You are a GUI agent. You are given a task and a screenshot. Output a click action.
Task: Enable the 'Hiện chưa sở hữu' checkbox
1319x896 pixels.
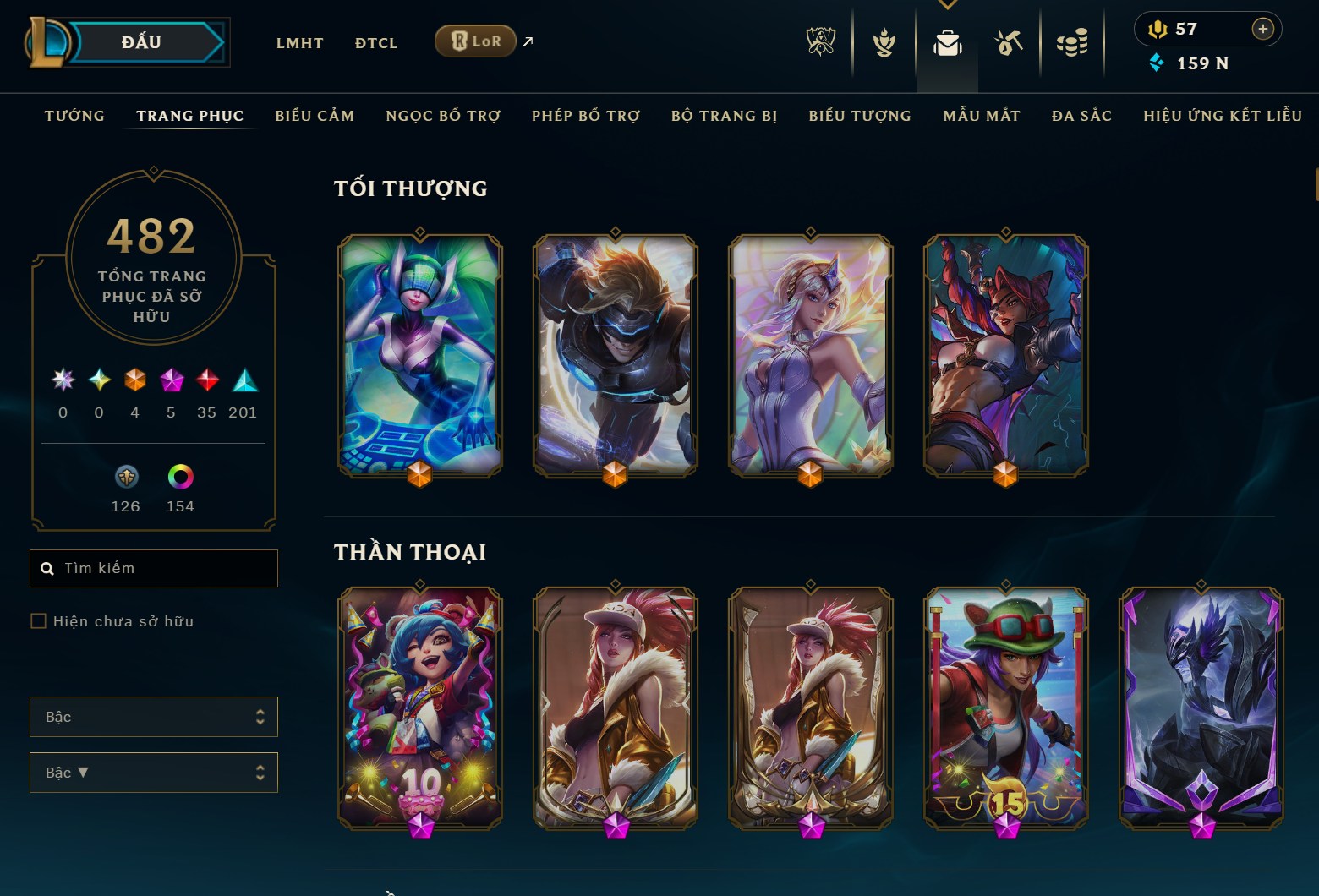click(x=39, y=620)
